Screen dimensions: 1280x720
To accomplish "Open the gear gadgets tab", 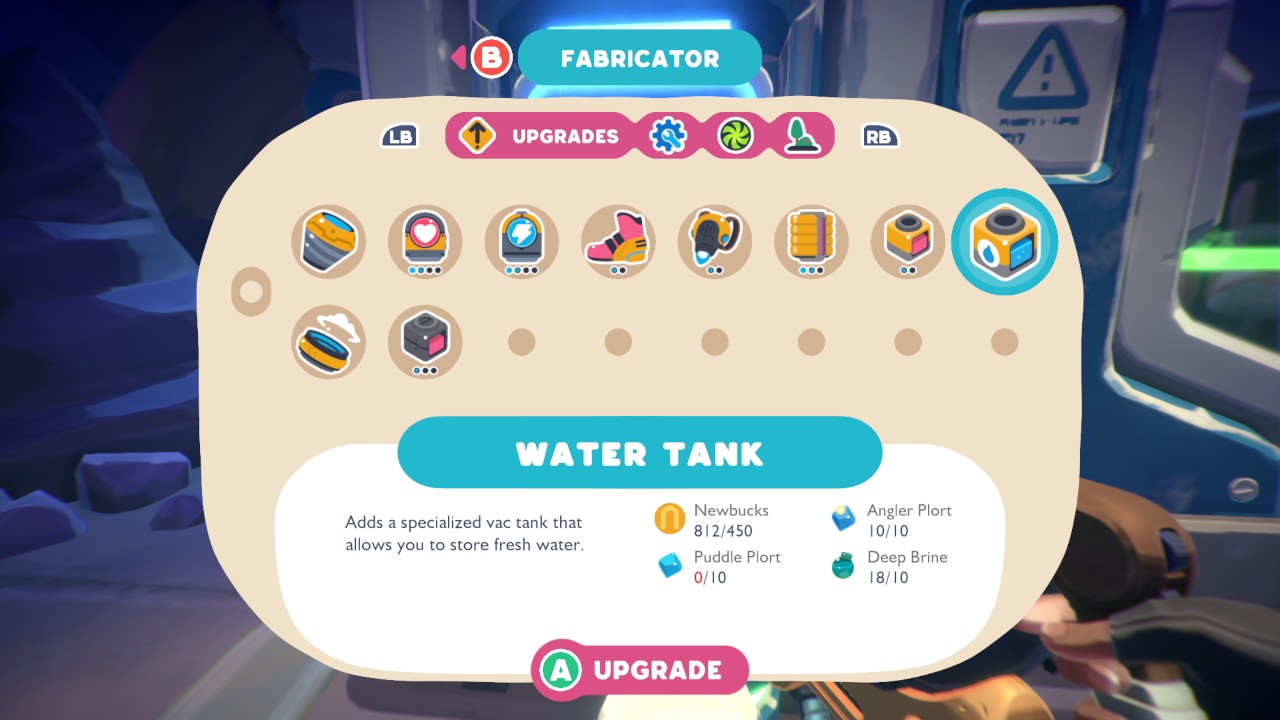I will (x=668, y=136).
